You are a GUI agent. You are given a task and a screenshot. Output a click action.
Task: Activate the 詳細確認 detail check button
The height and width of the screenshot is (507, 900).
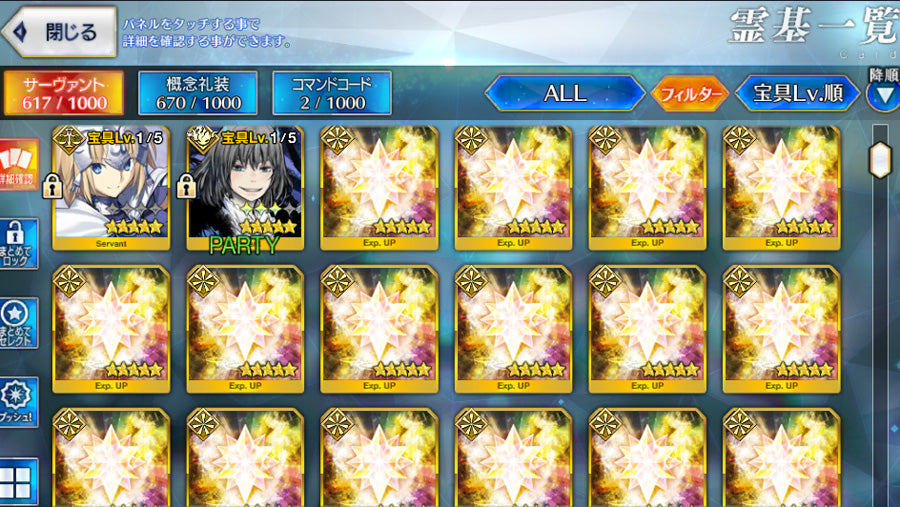coord(18,165)
